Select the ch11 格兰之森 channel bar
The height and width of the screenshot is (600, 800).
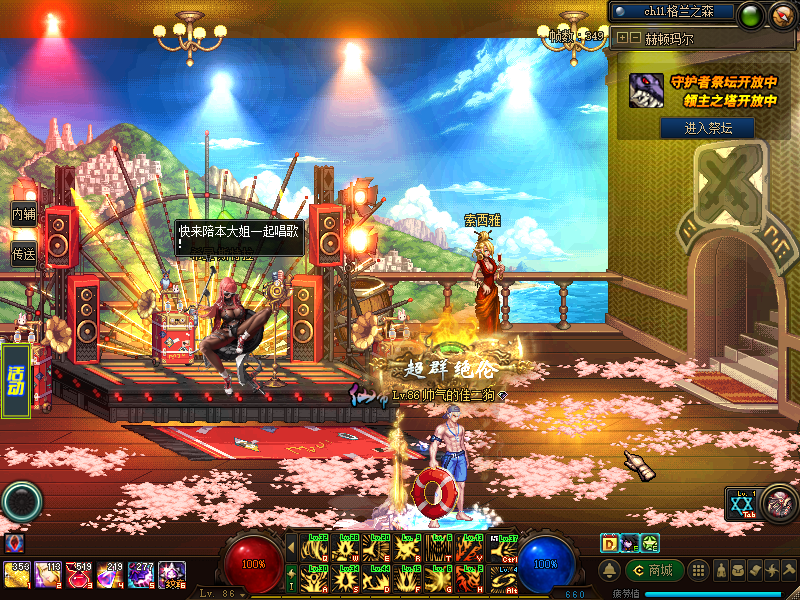tap(671, 12)
